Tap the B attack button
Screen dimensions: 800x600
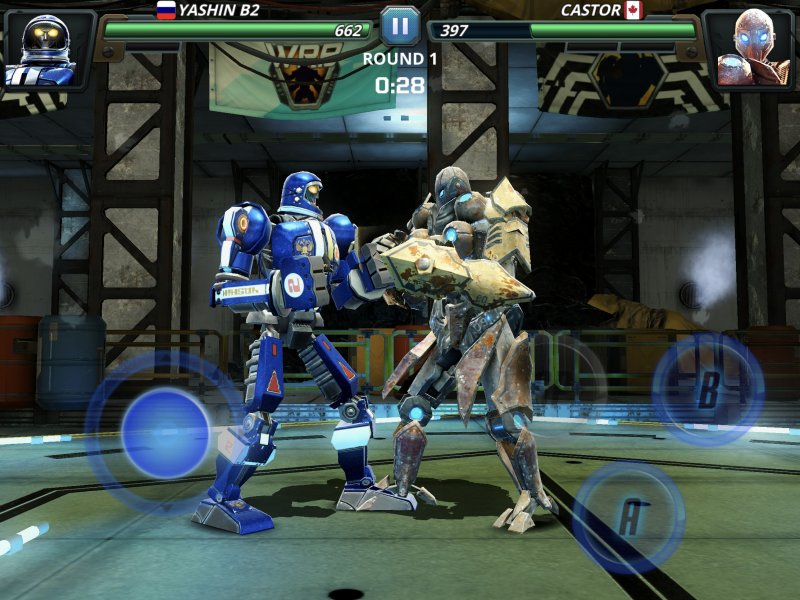pos(708,389)
